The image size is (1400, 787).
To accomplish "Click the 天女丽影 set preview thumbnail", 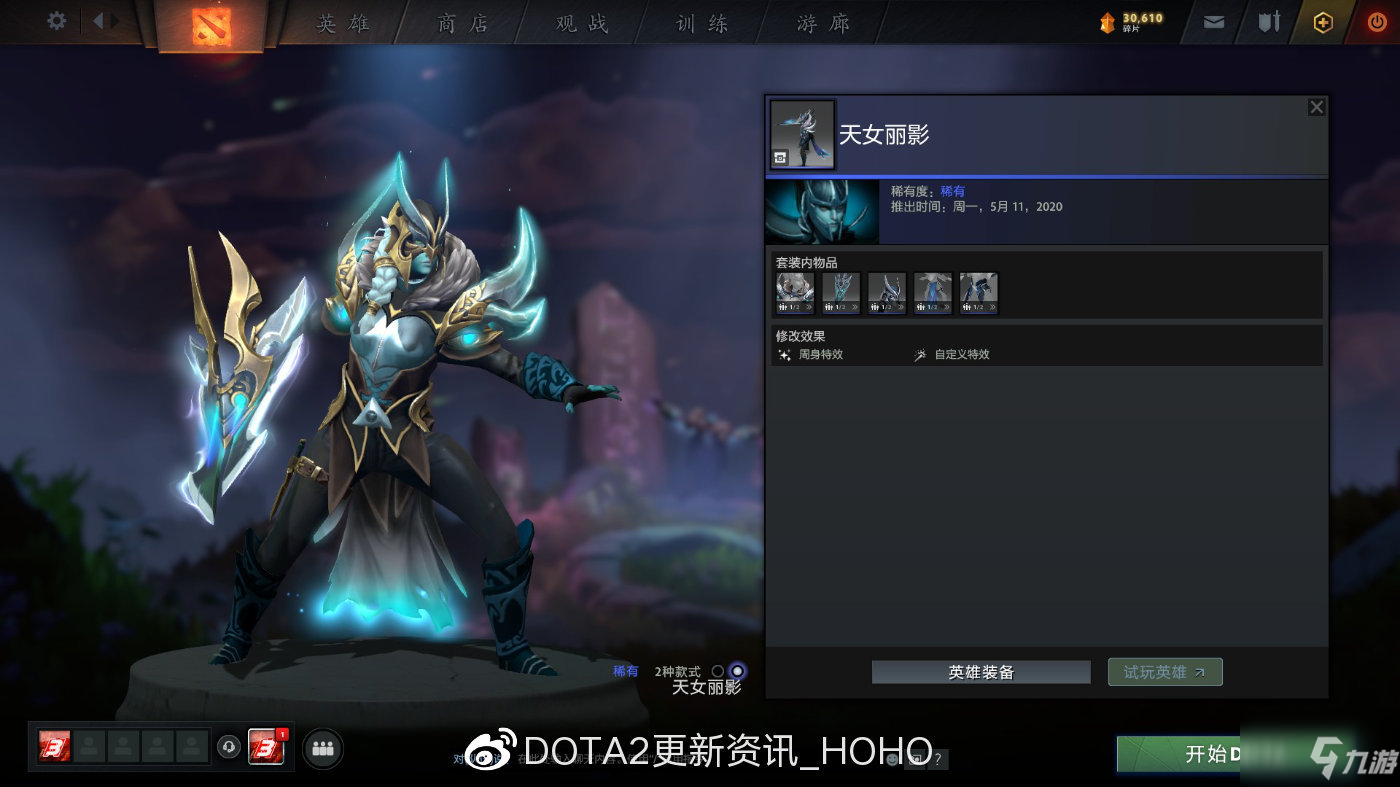I will pos(803,133).
